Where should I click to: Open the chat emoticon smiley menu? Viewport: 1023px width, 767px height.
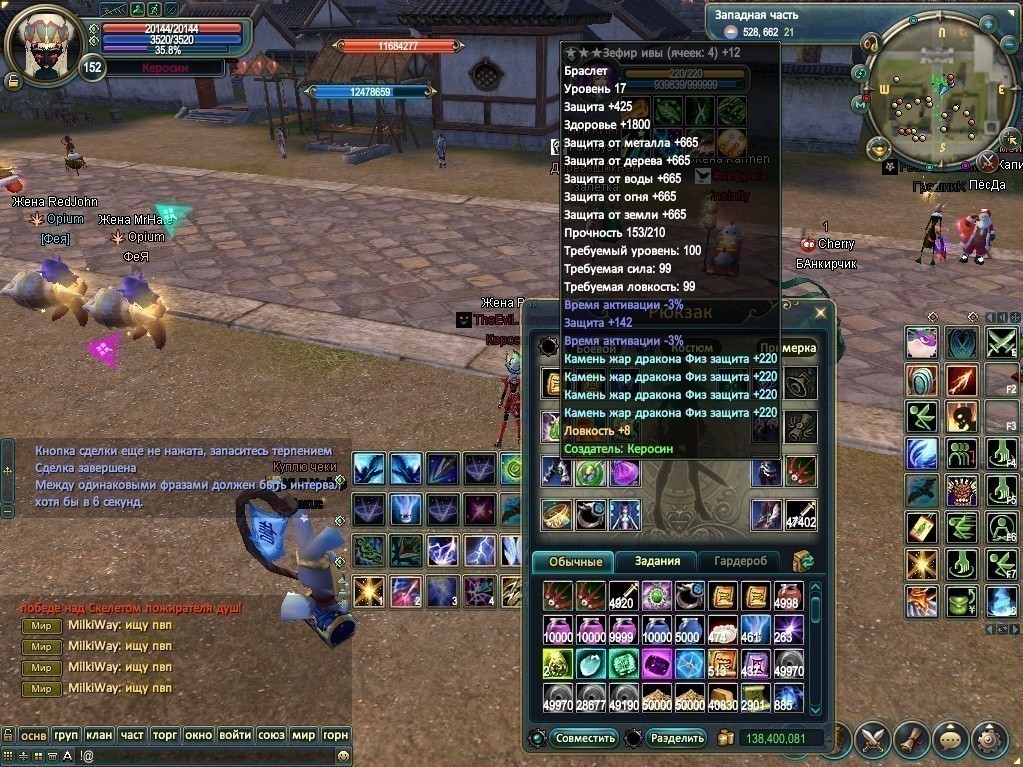click(344, 757)
